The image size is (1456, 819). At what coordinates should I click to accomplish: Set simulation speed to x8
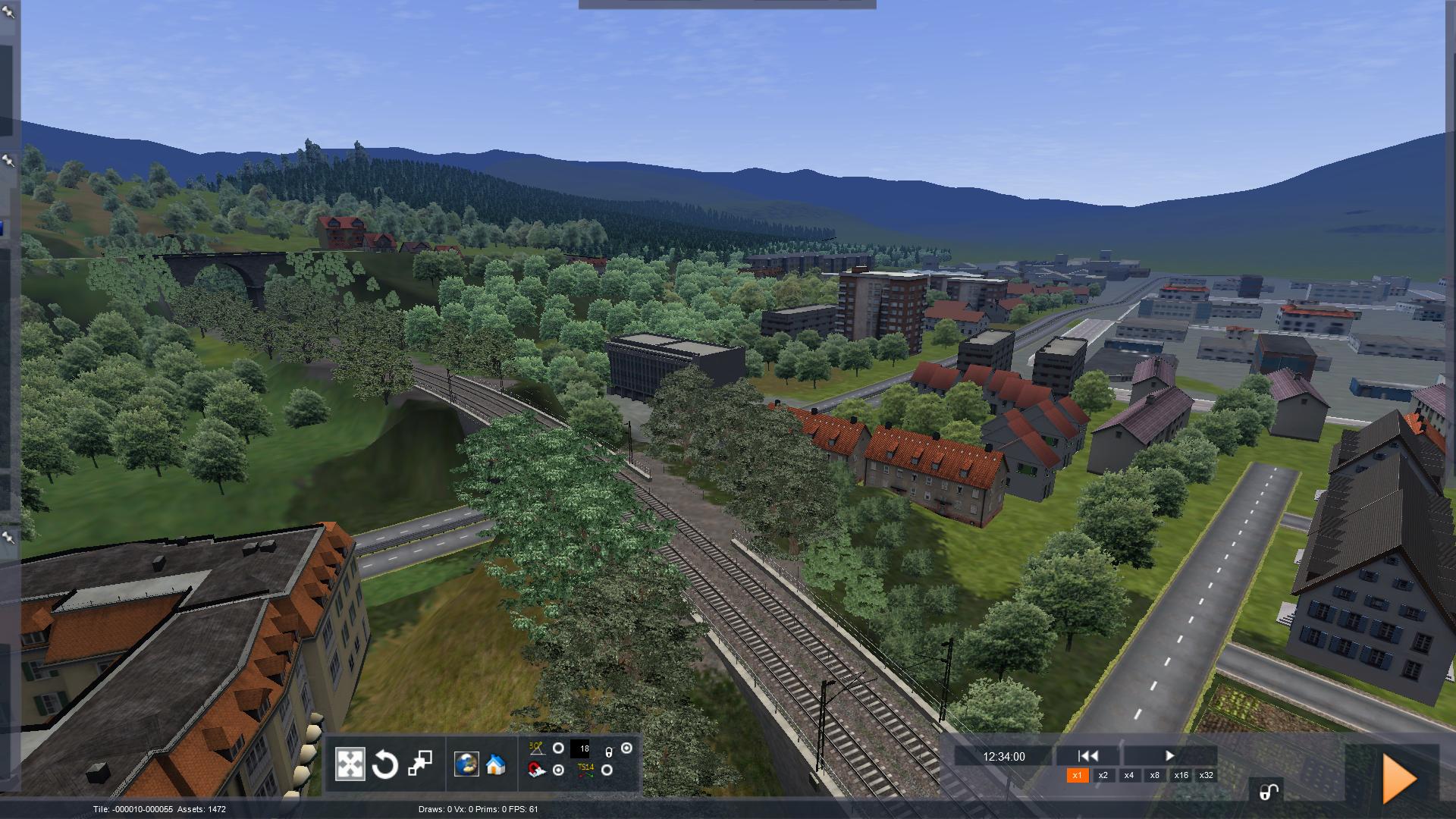tap(1155, 775)
